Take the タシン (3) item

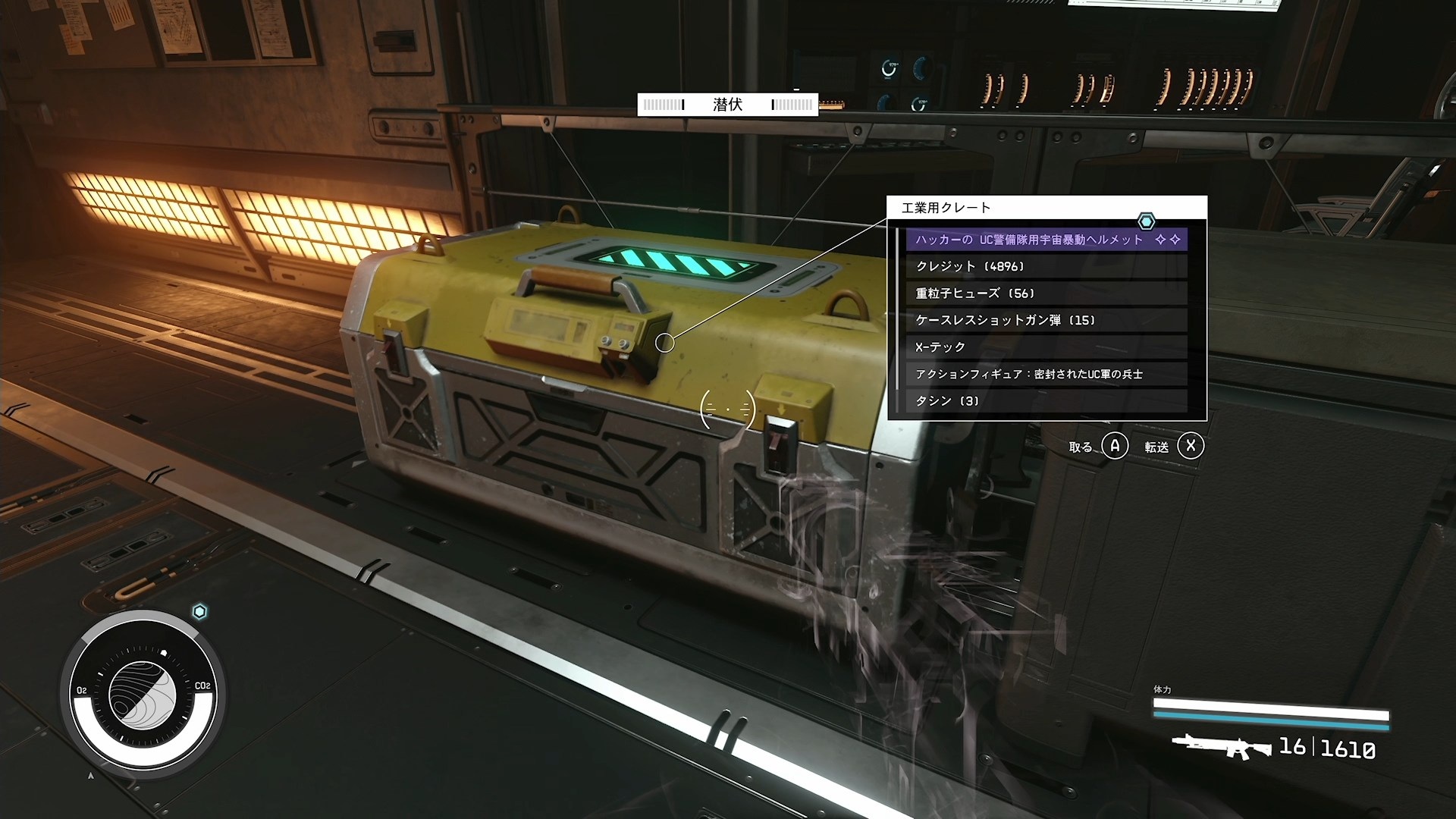(1046, 401)
